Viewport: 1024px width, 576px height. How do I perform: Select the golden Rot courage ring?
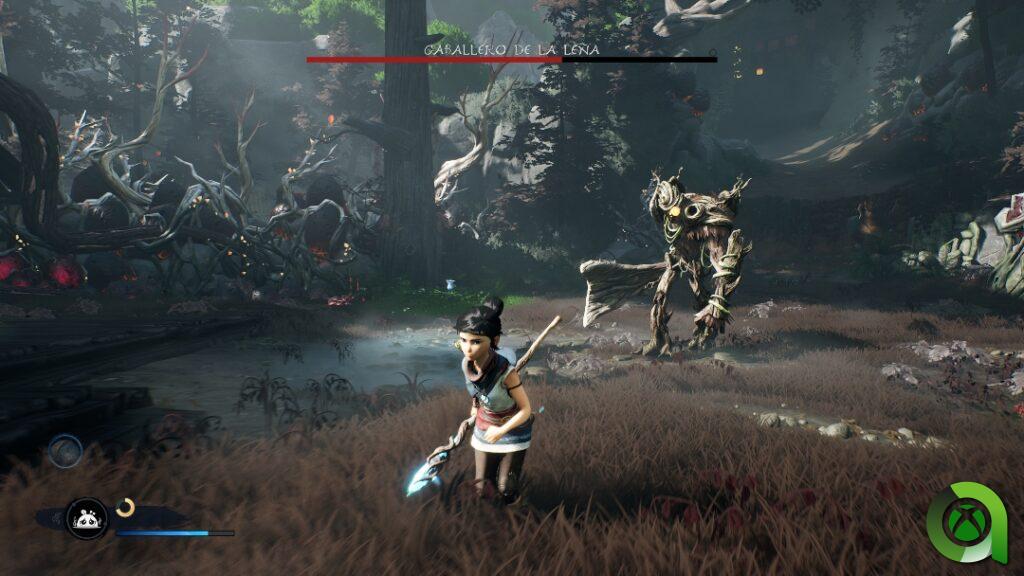pyautogui.click(x=125, y=508)
